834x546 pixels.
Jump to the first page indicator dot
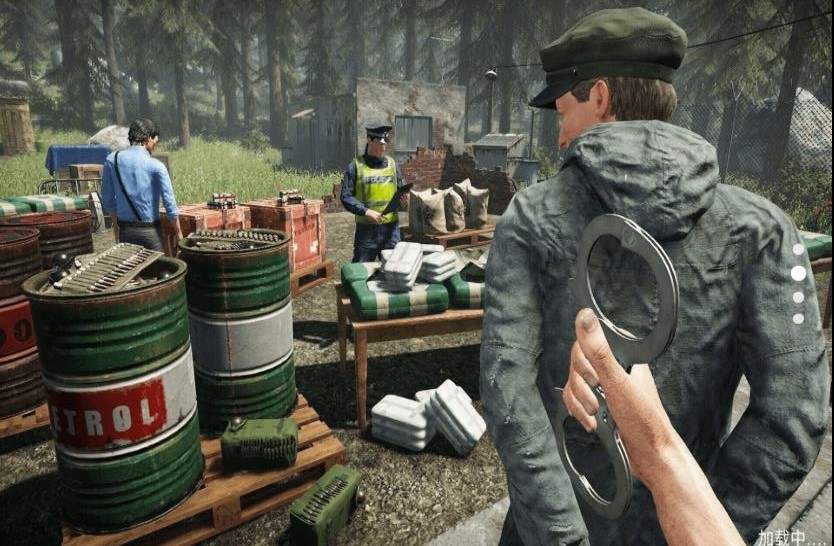point(798,249)
